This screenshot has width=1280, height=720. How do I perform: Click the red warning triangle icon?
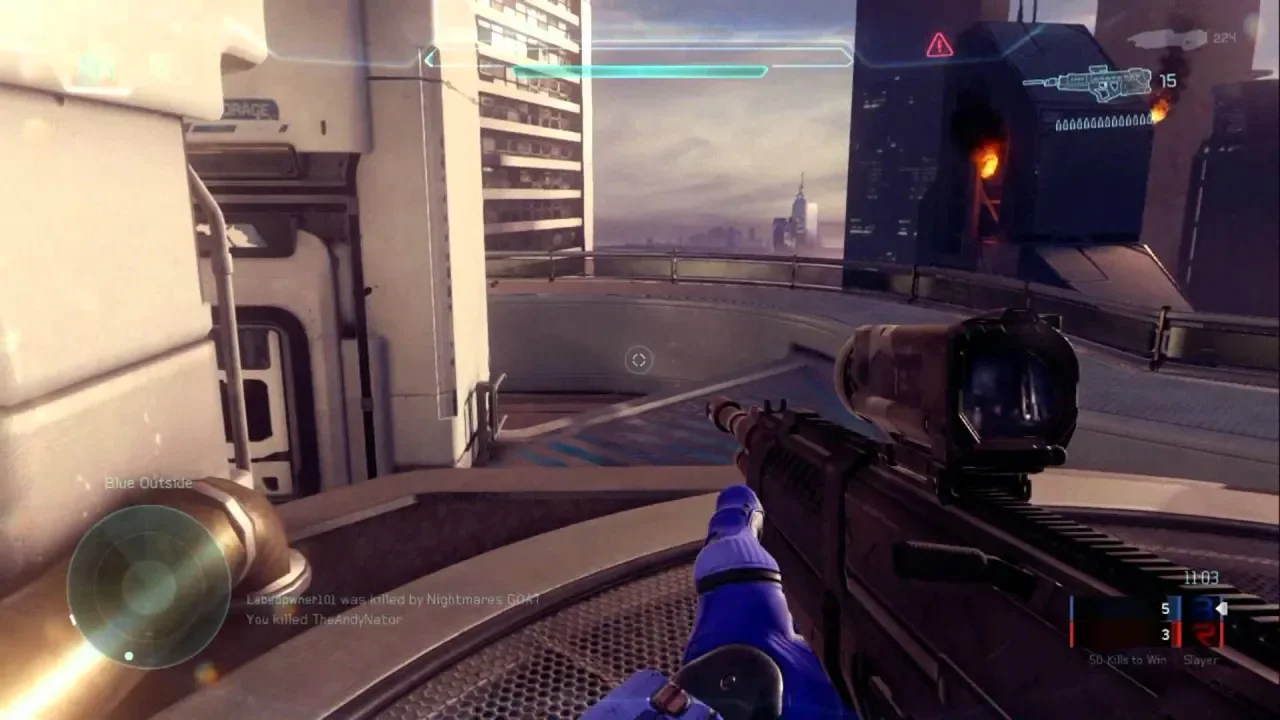[x=939, y=45]
